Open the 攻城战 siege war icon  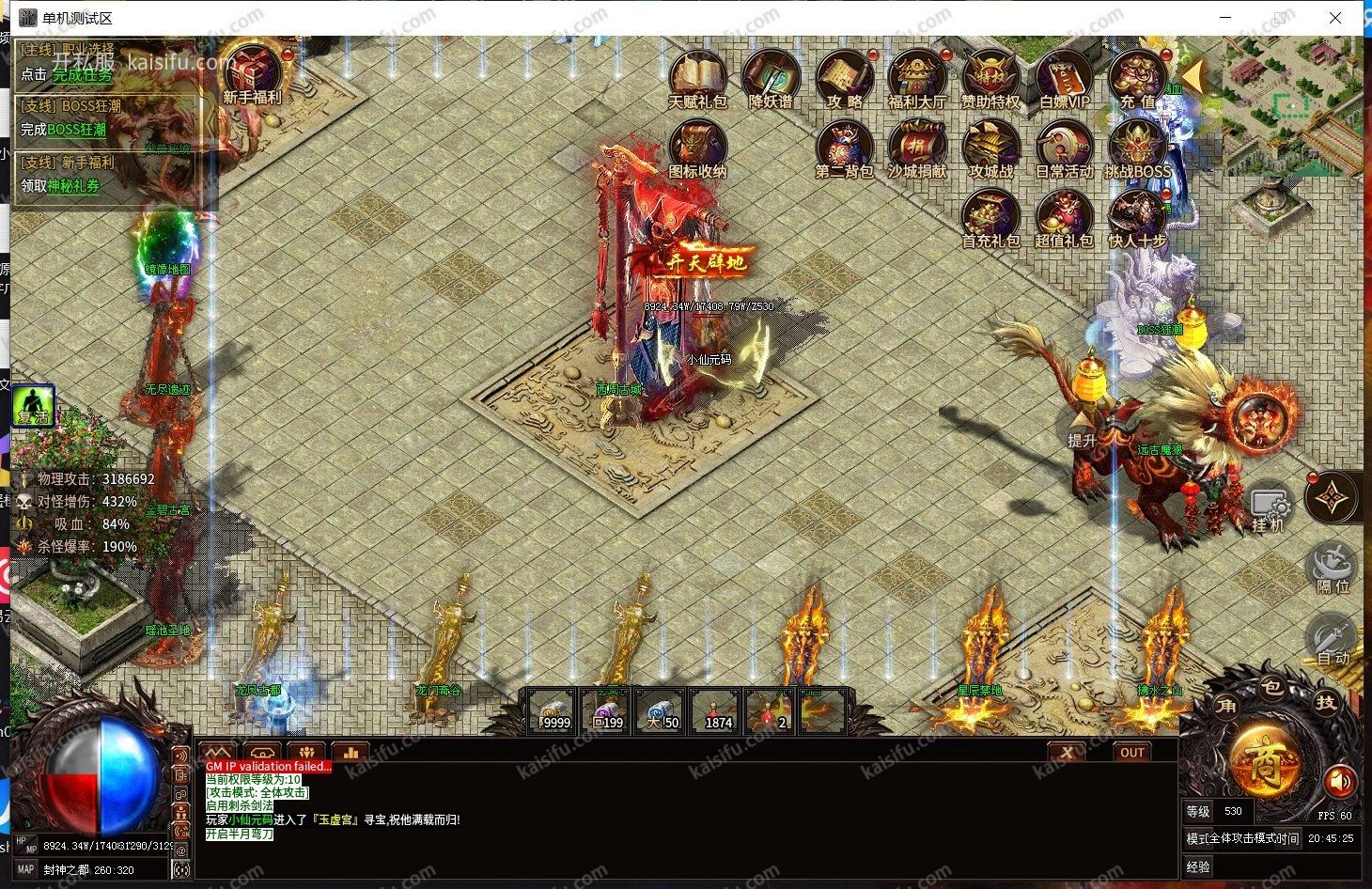[x=990, y=148]
